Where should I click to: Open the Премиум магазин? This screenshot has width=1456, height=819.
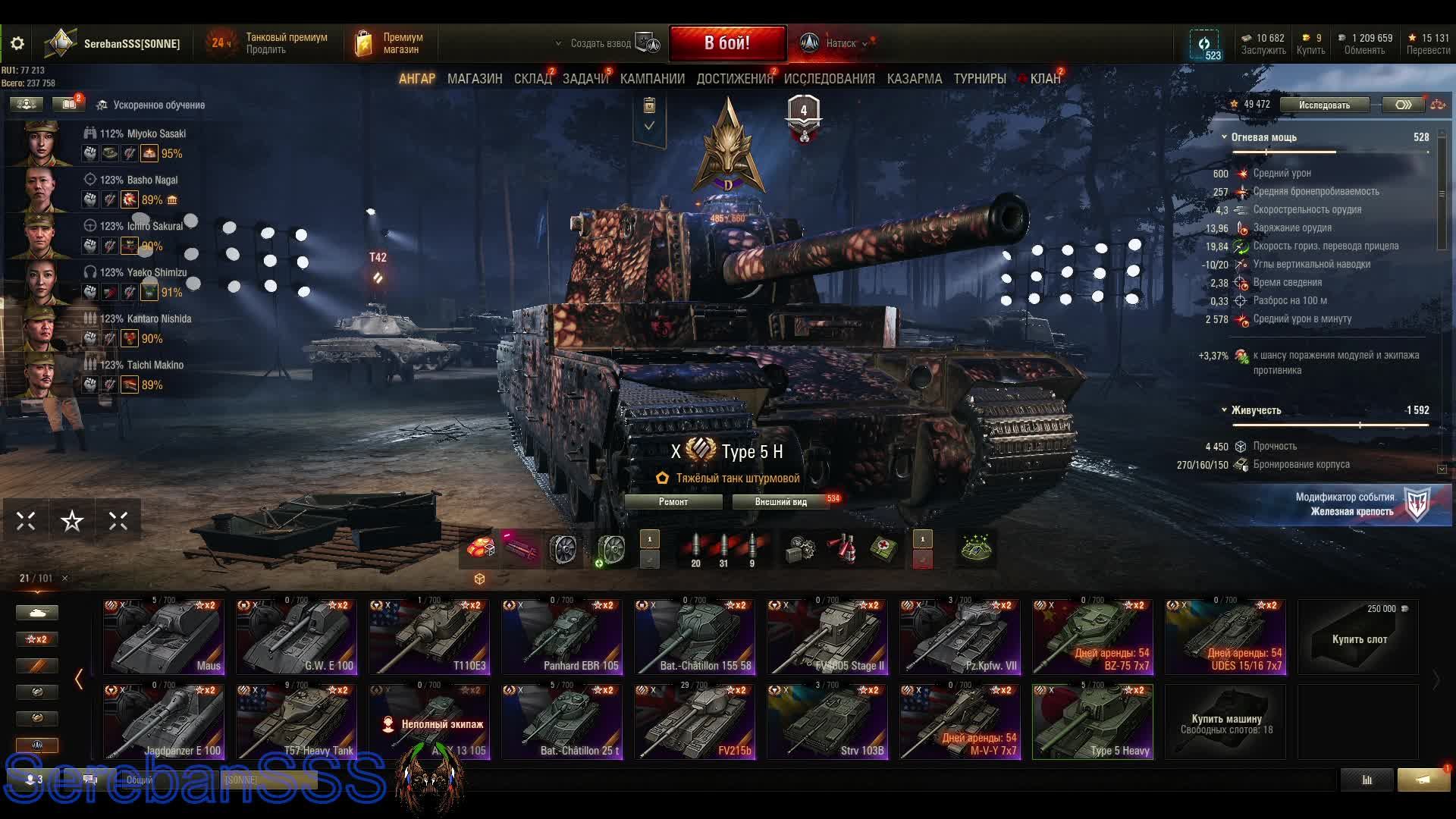[x=391, y=43]
